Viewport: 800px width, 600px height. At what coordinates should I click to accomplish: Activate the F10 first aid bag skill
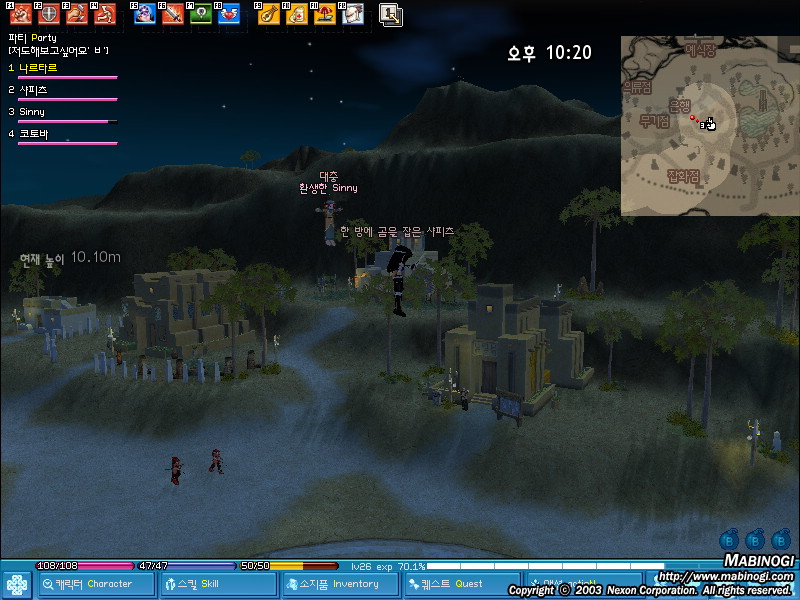click(x=296, y=14)
